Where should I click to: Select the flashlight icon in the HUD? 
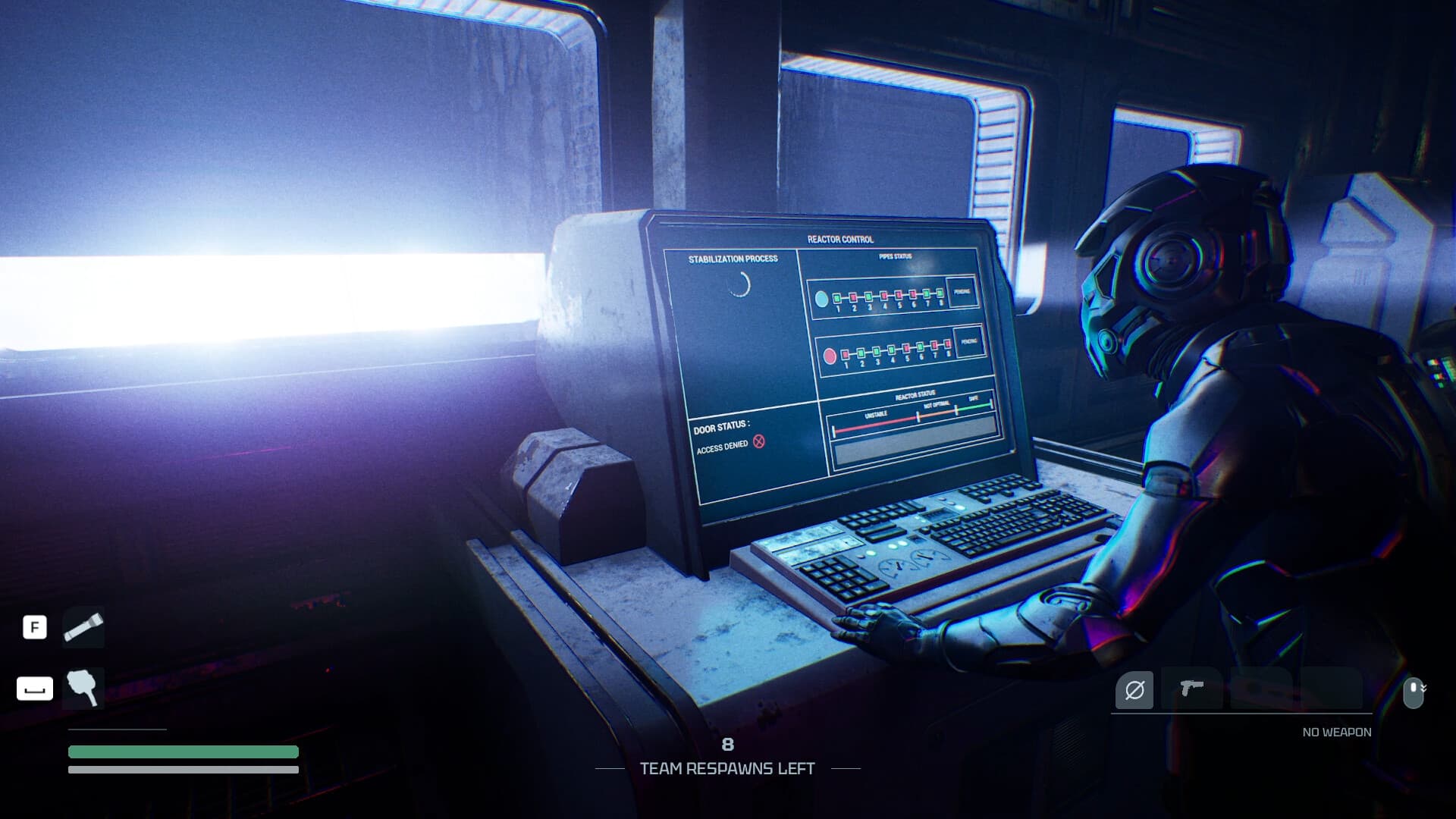[x=83, y=627]
